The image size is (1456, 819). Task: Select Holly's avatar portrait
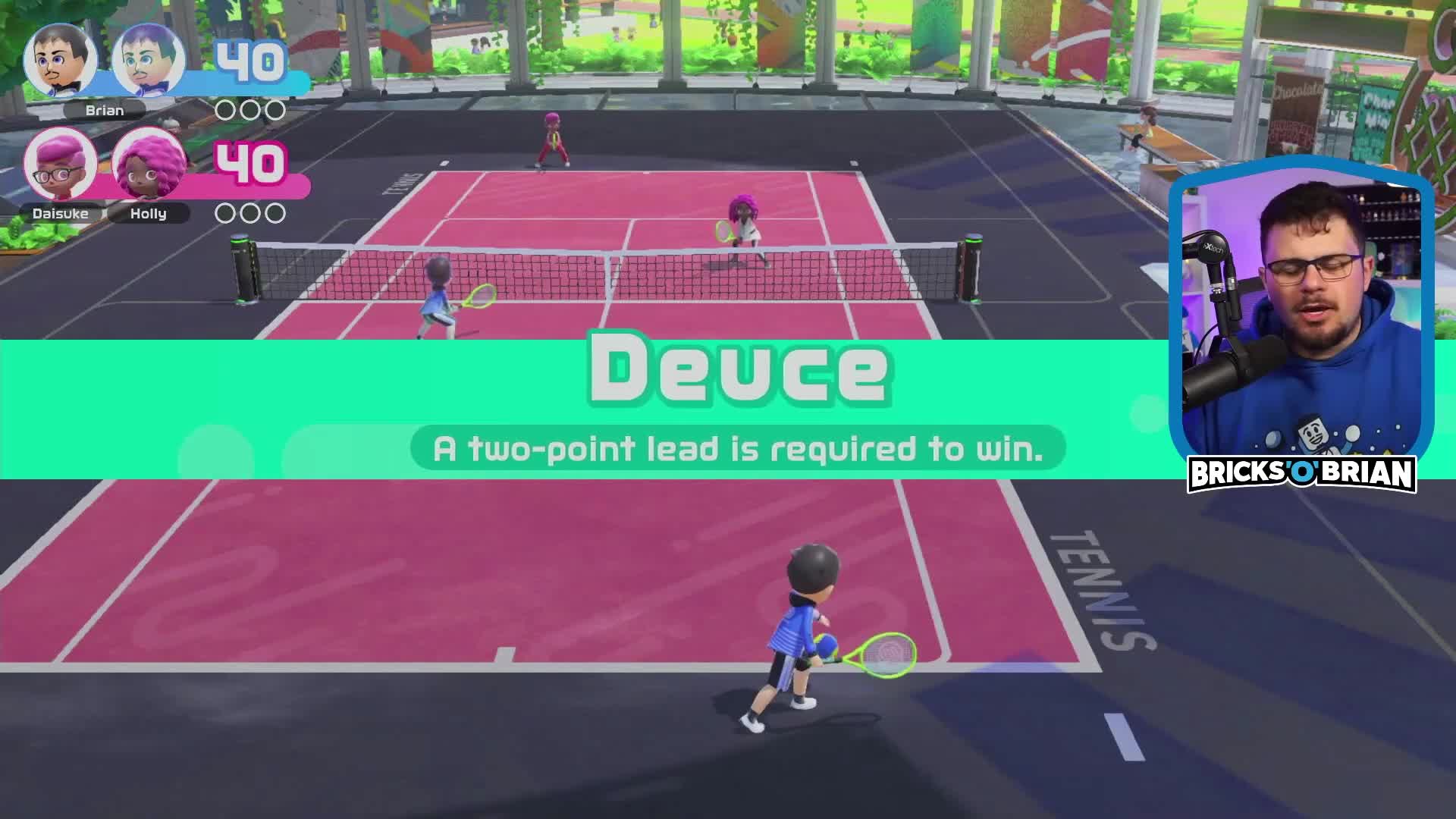(x=146, y=163)
